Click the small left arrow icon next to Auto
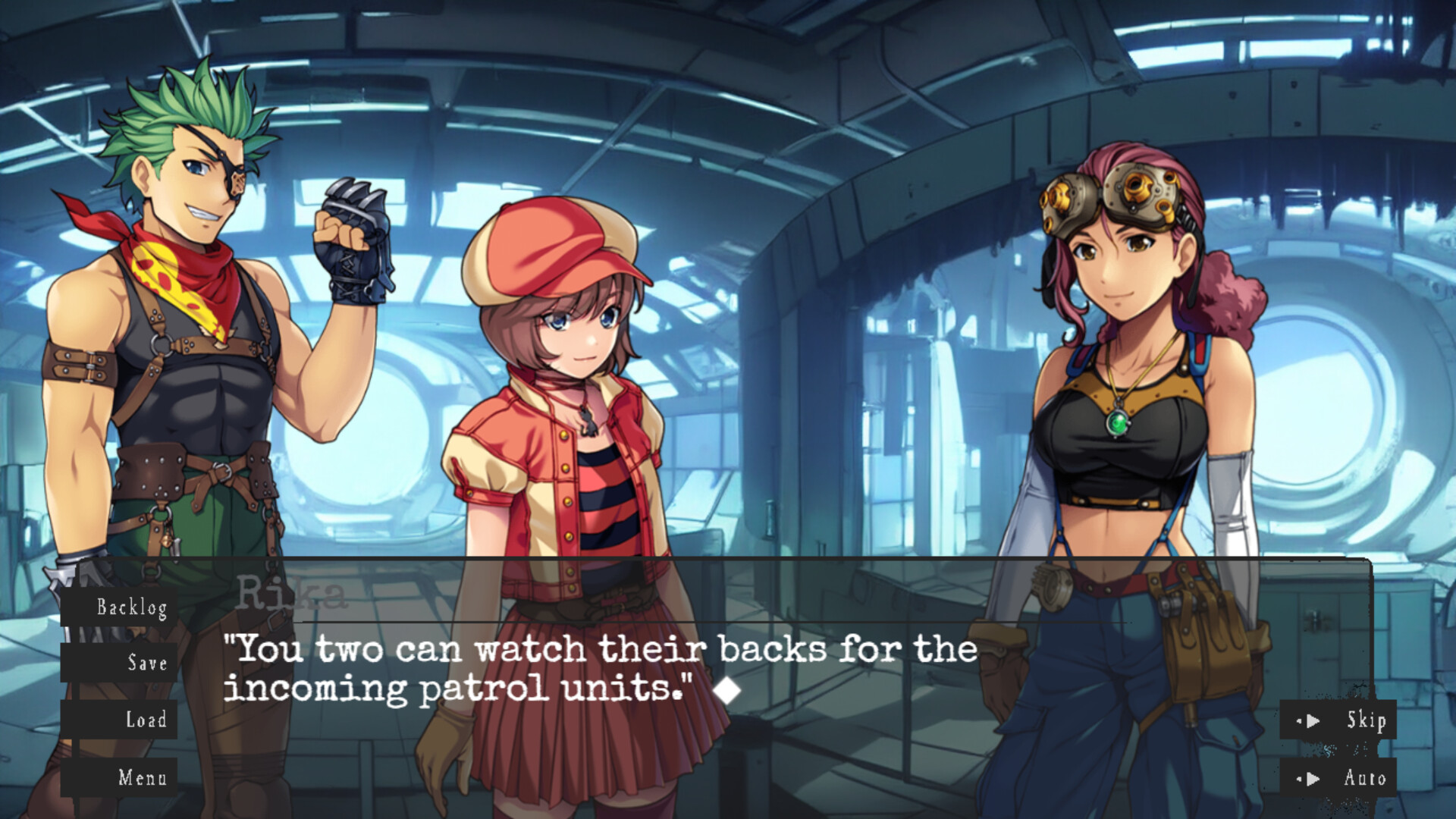 pyautogui.click(x=1301, y=778)
